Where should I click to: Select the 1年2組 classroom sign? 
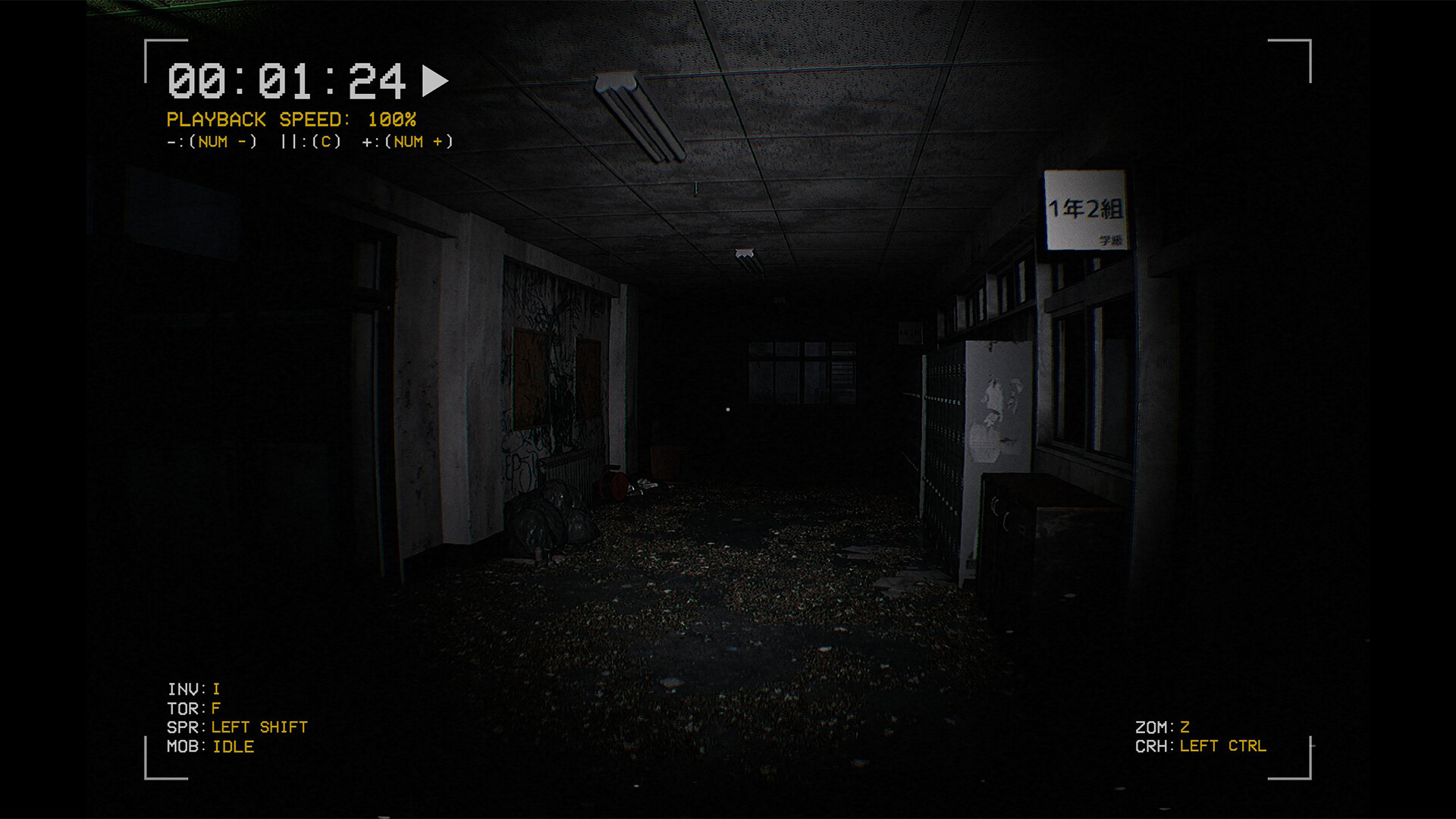click(1087, 209)
